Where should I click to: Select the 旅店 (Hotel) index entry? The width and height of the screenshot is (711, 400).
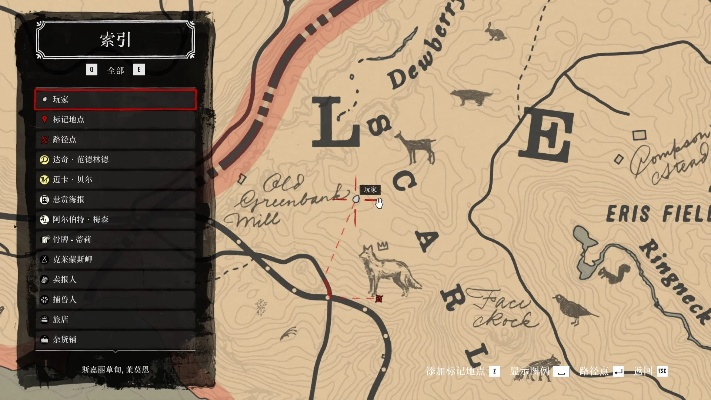(x=114, y=319)
